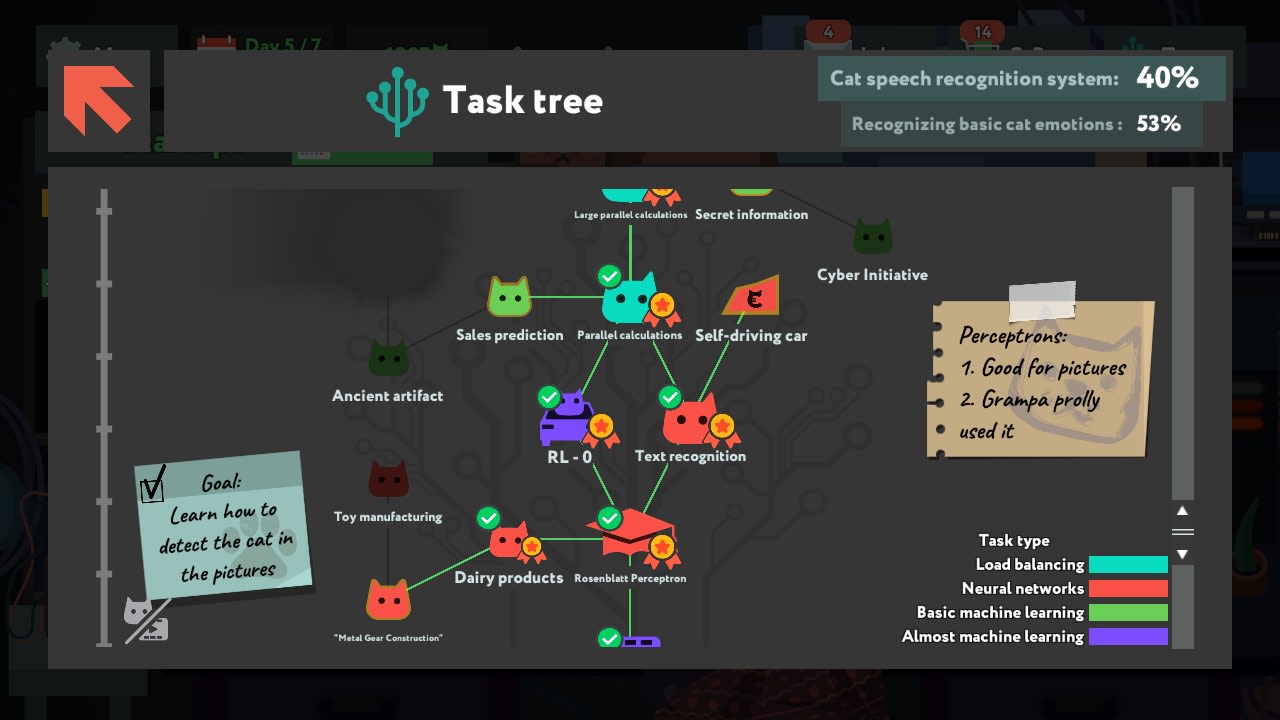1280x720 pixels.
Task: Click the Cat speech recognition progress bar
Action: tap(1022, 78)
